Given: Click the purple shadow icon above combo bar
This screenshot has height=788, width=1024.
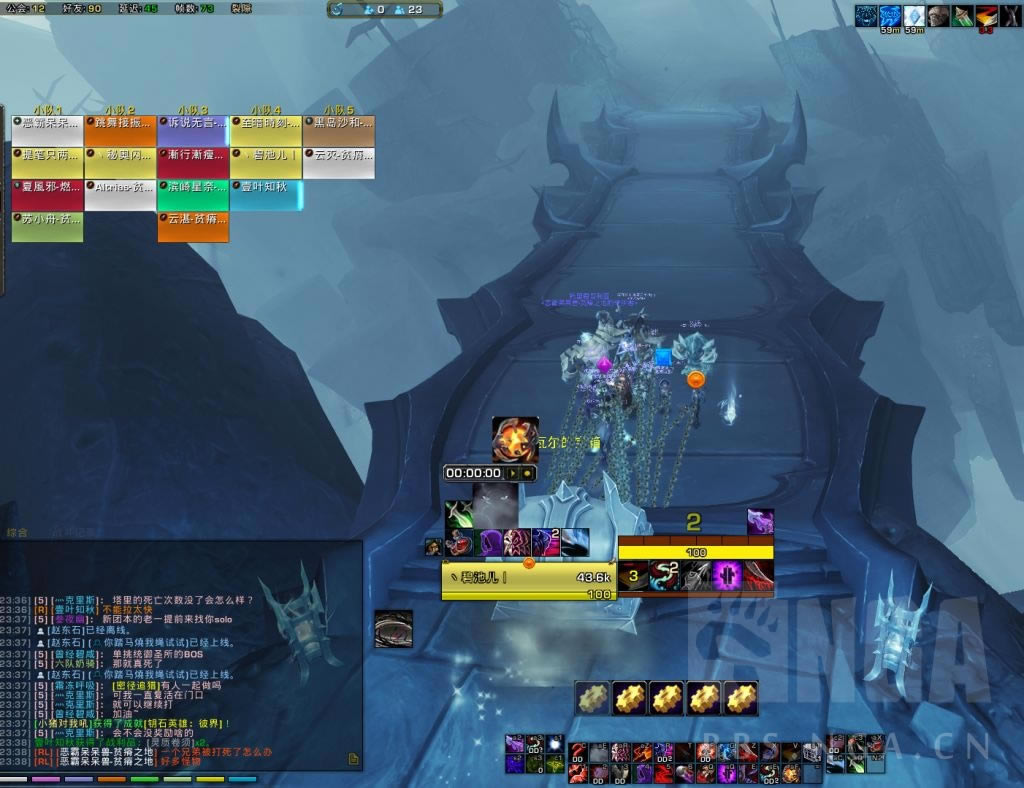Looking at the screenshot, I should [x=760, y=522].
